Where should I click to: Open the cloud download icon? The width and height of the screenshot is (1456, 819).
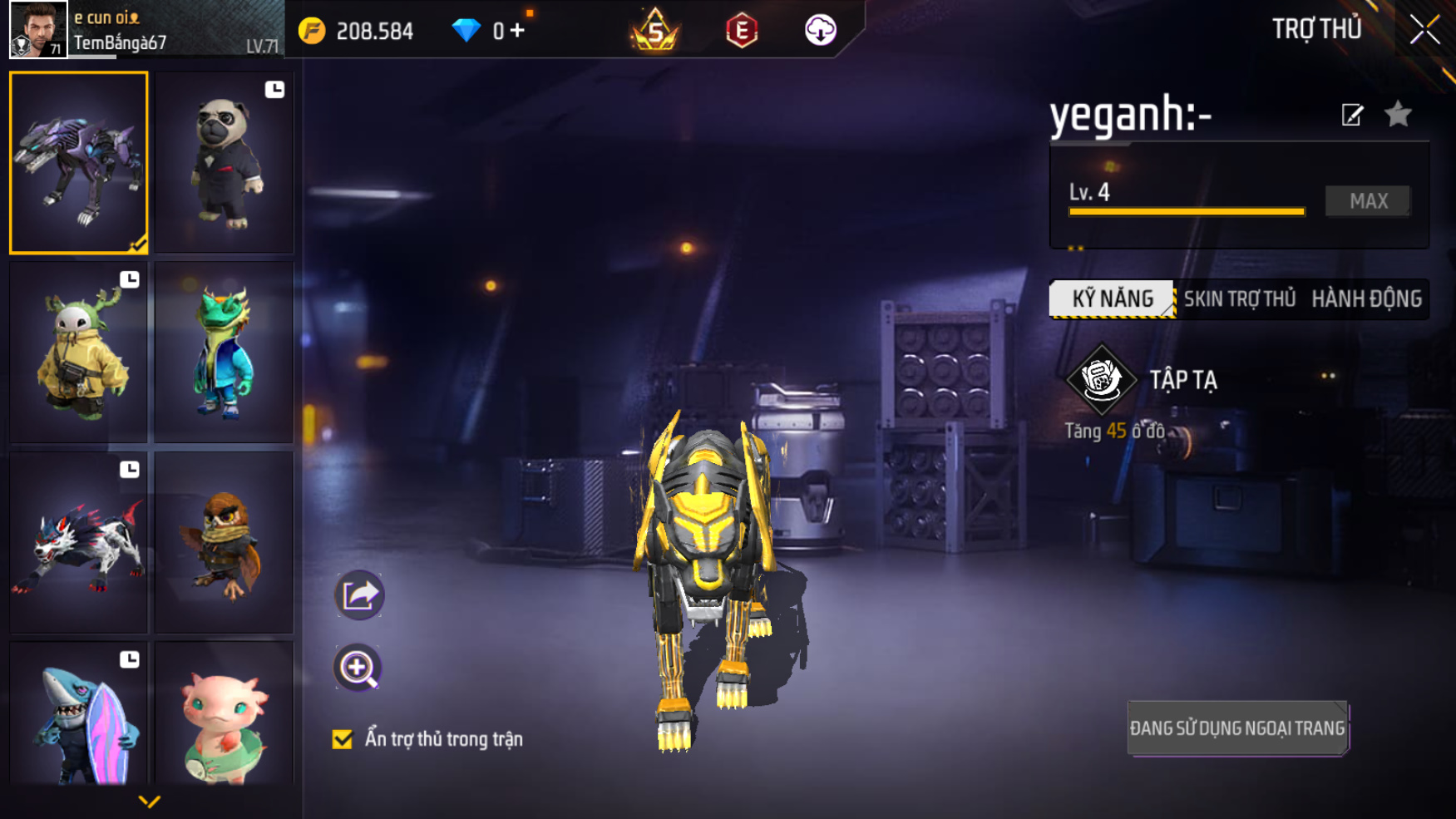820,31
